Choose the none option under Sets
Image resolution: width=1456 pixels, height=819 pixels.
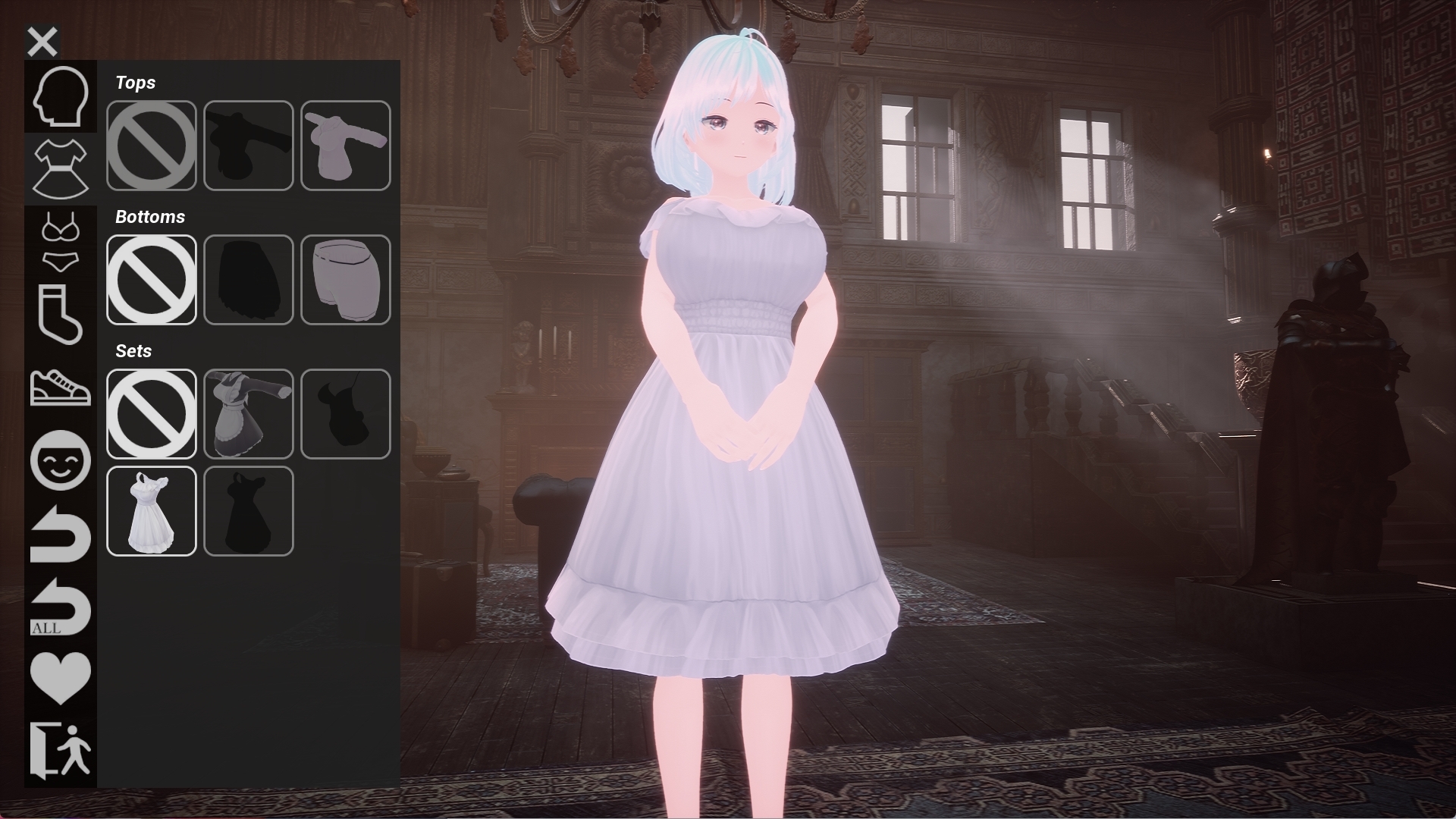point(152,414)
